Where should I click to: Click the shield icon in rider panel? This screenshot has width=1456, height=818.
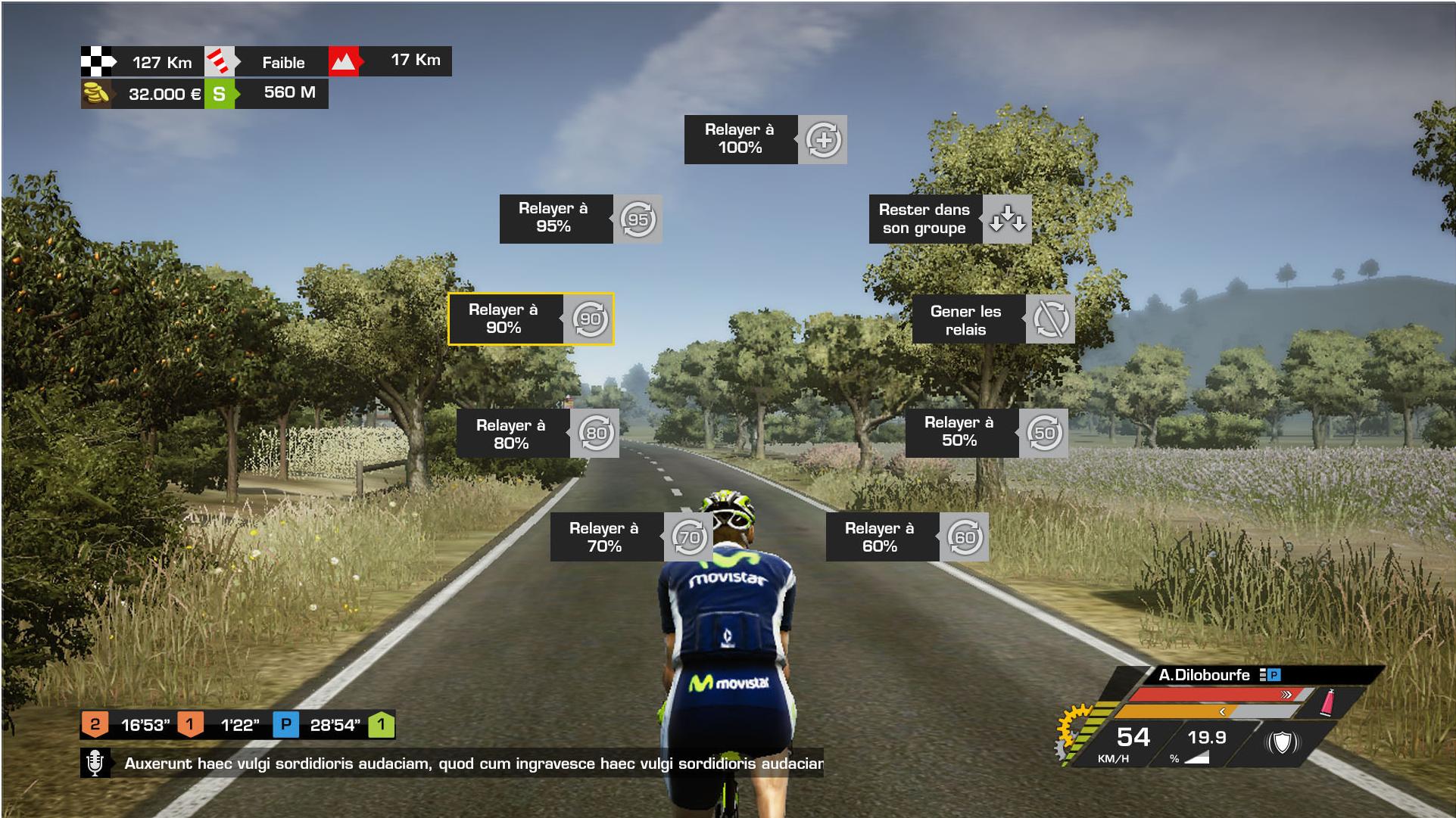1282,742
